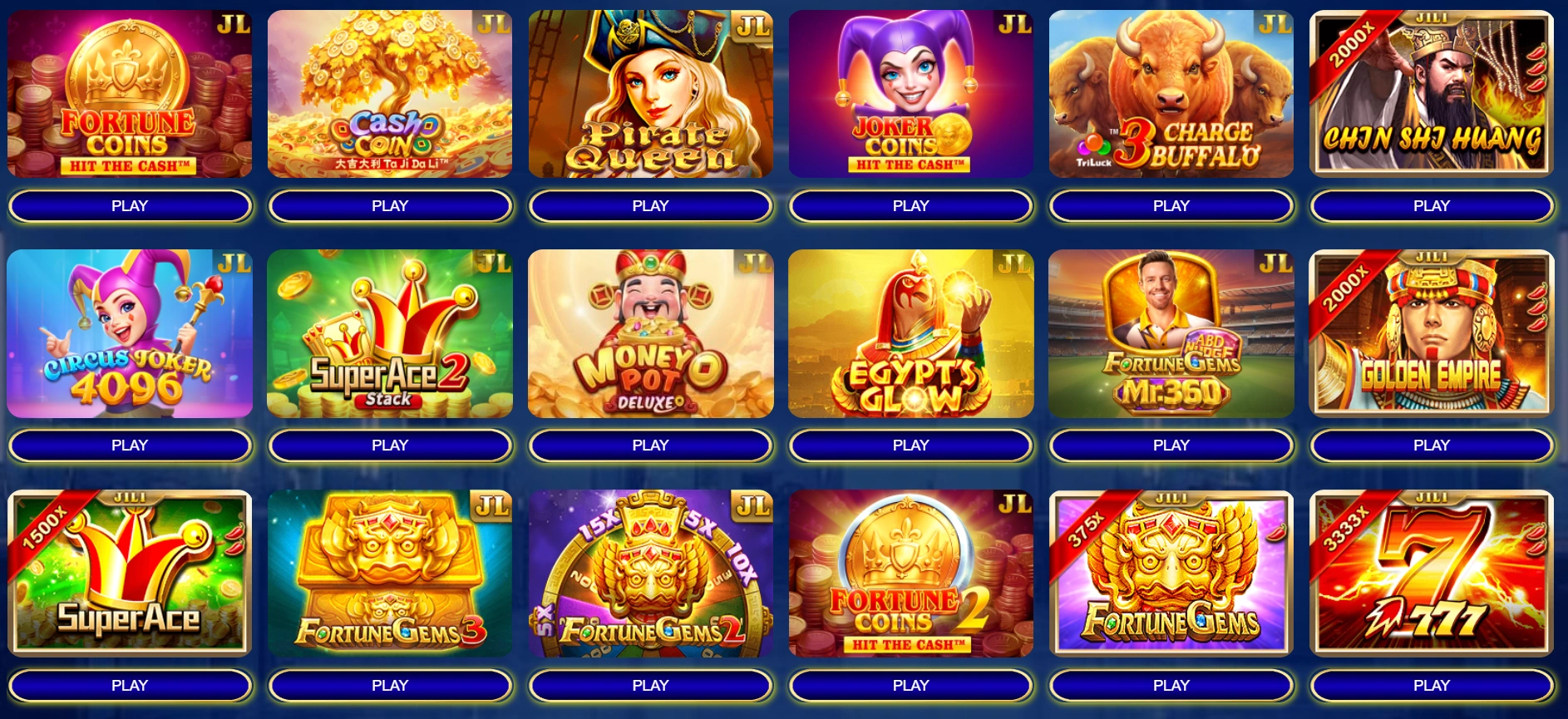Screen dimensions: 1568x719
Task: Open the Fortune Coins 2 thumbnail
Action: 910,574
